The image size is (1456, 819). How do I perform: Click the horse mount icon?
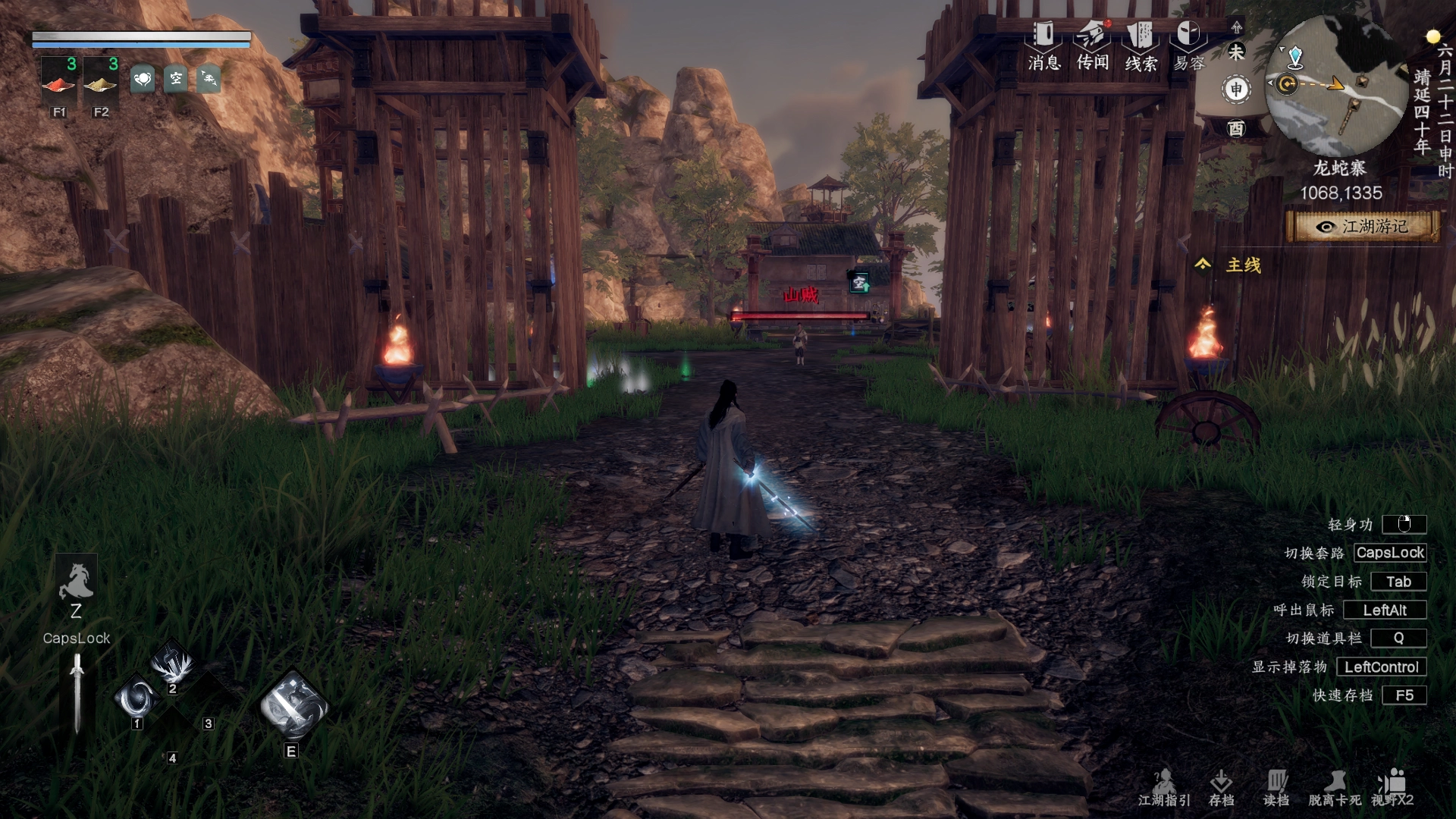76,582
